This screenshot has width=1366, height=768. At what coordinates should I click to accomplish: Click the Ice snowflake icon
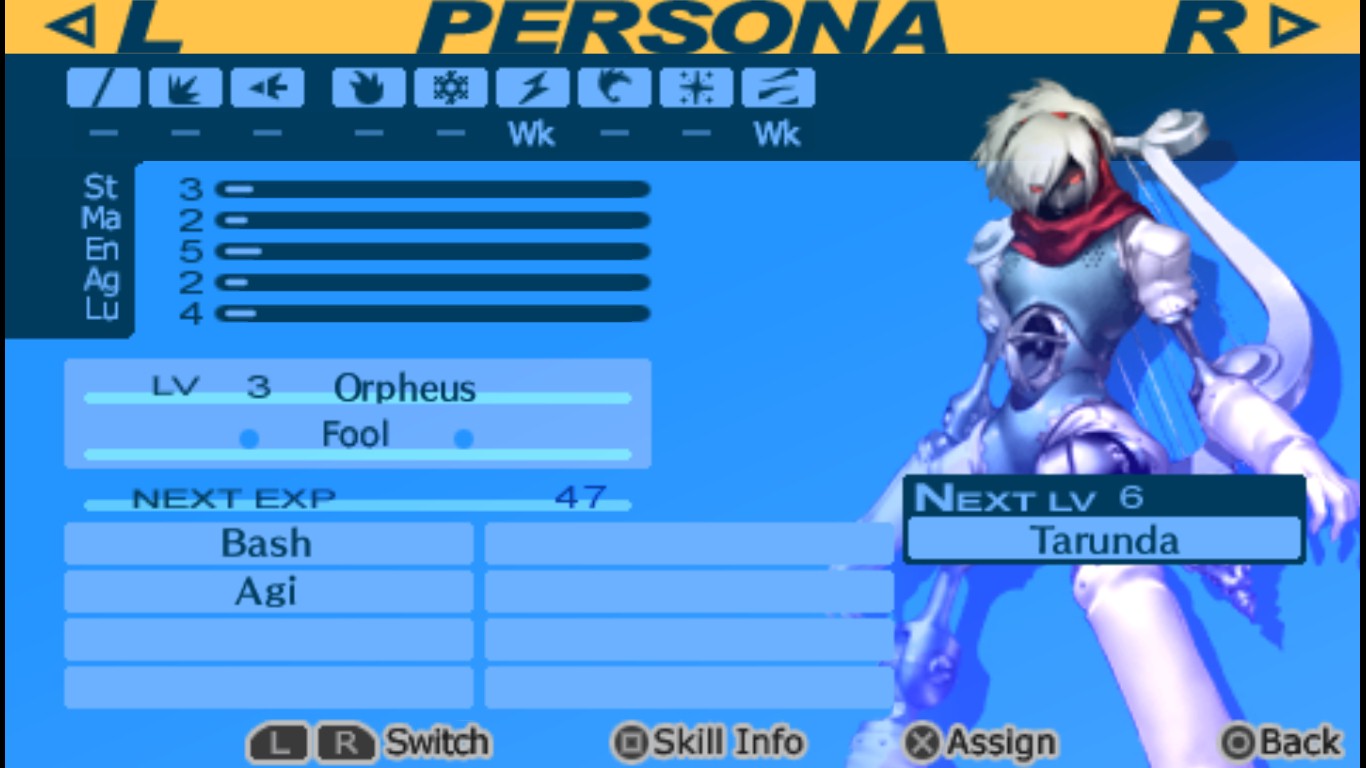coord(451,87)
